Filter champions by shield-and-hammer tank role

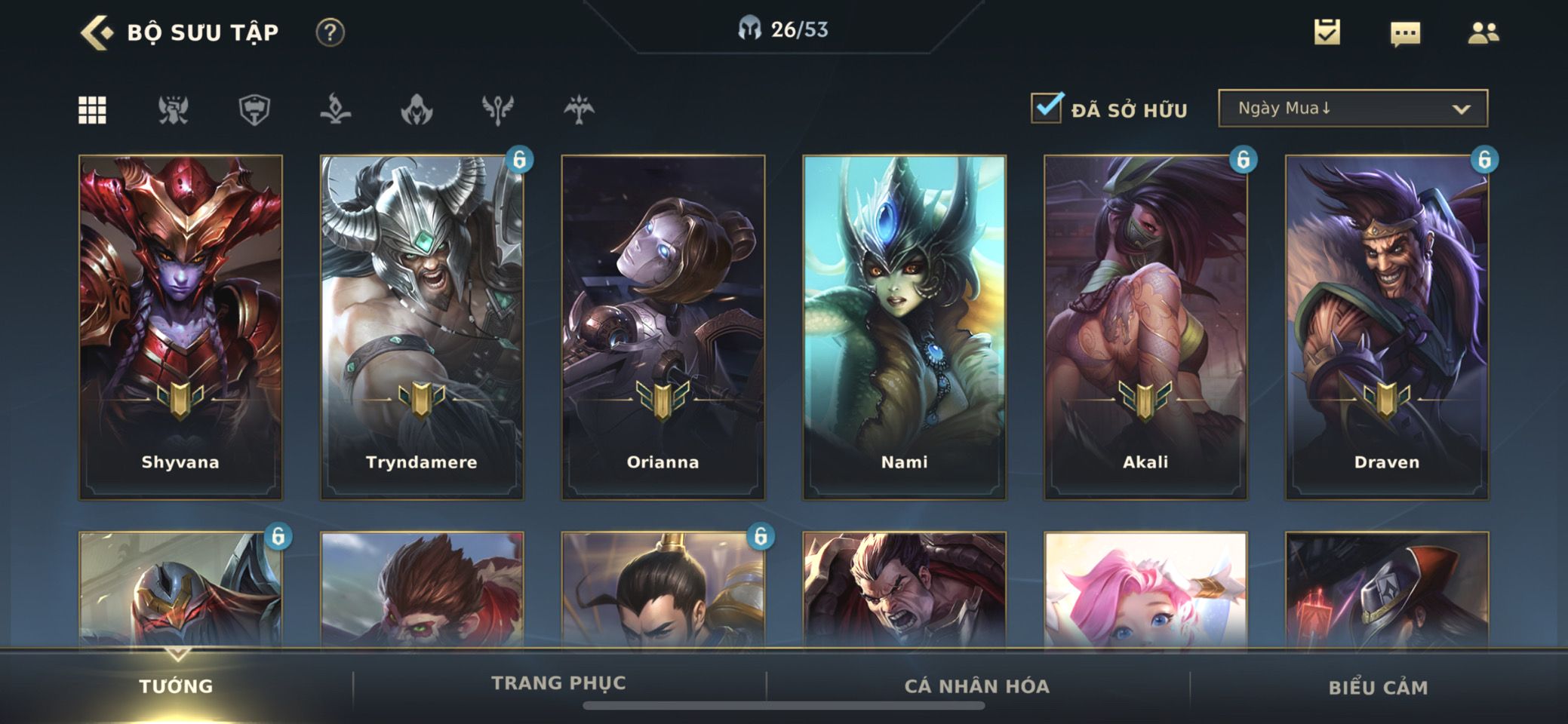tap(254, 110)
